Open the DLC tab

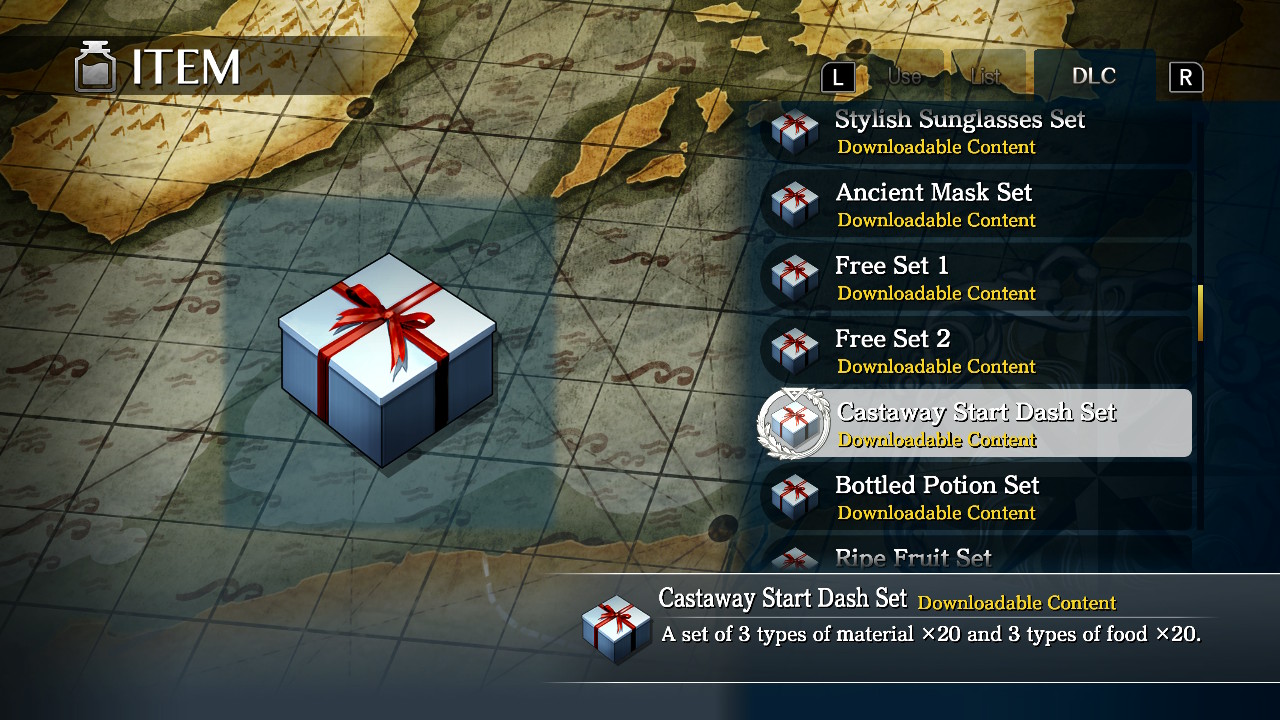pyautogui.click(x=1094, y=75)
